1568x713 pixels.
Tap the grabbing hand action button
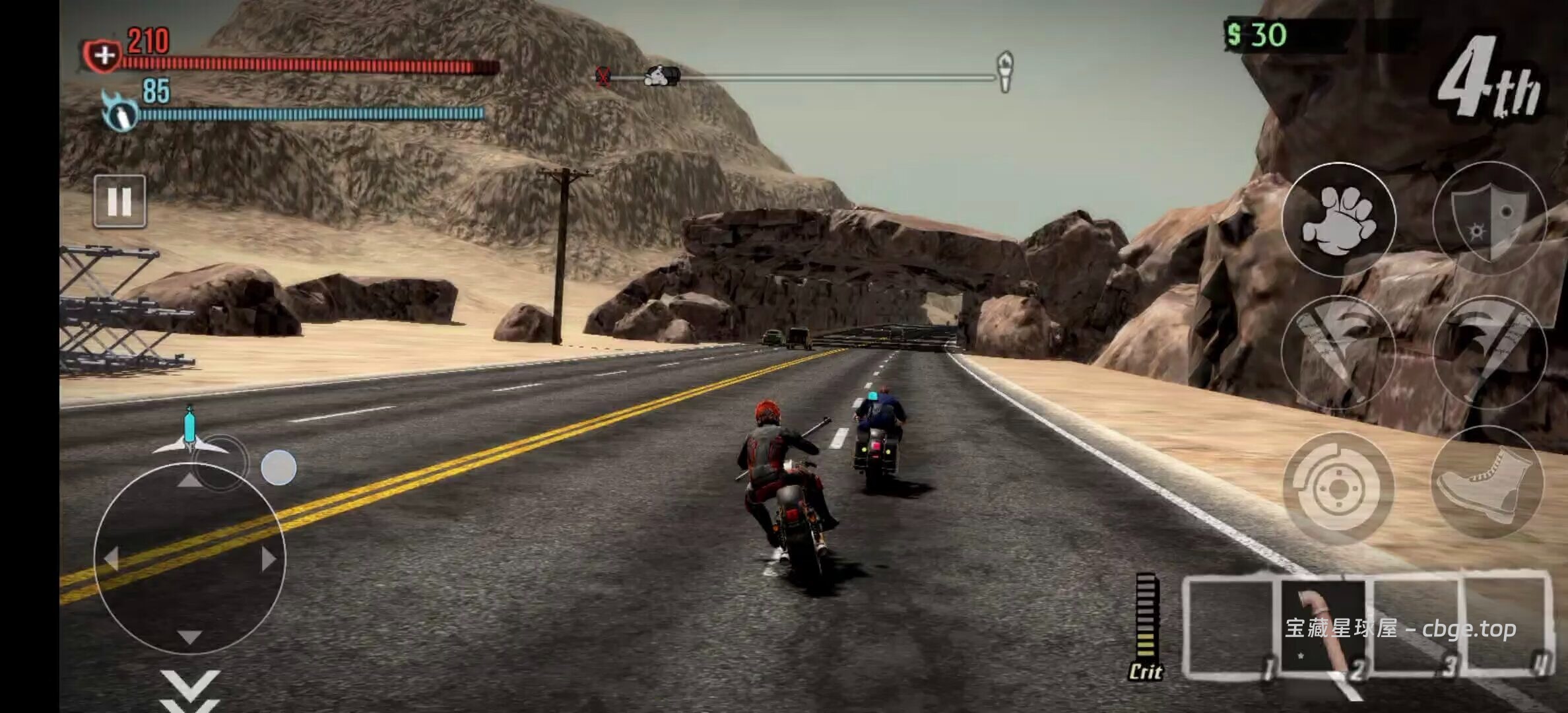pos(1338,219)
